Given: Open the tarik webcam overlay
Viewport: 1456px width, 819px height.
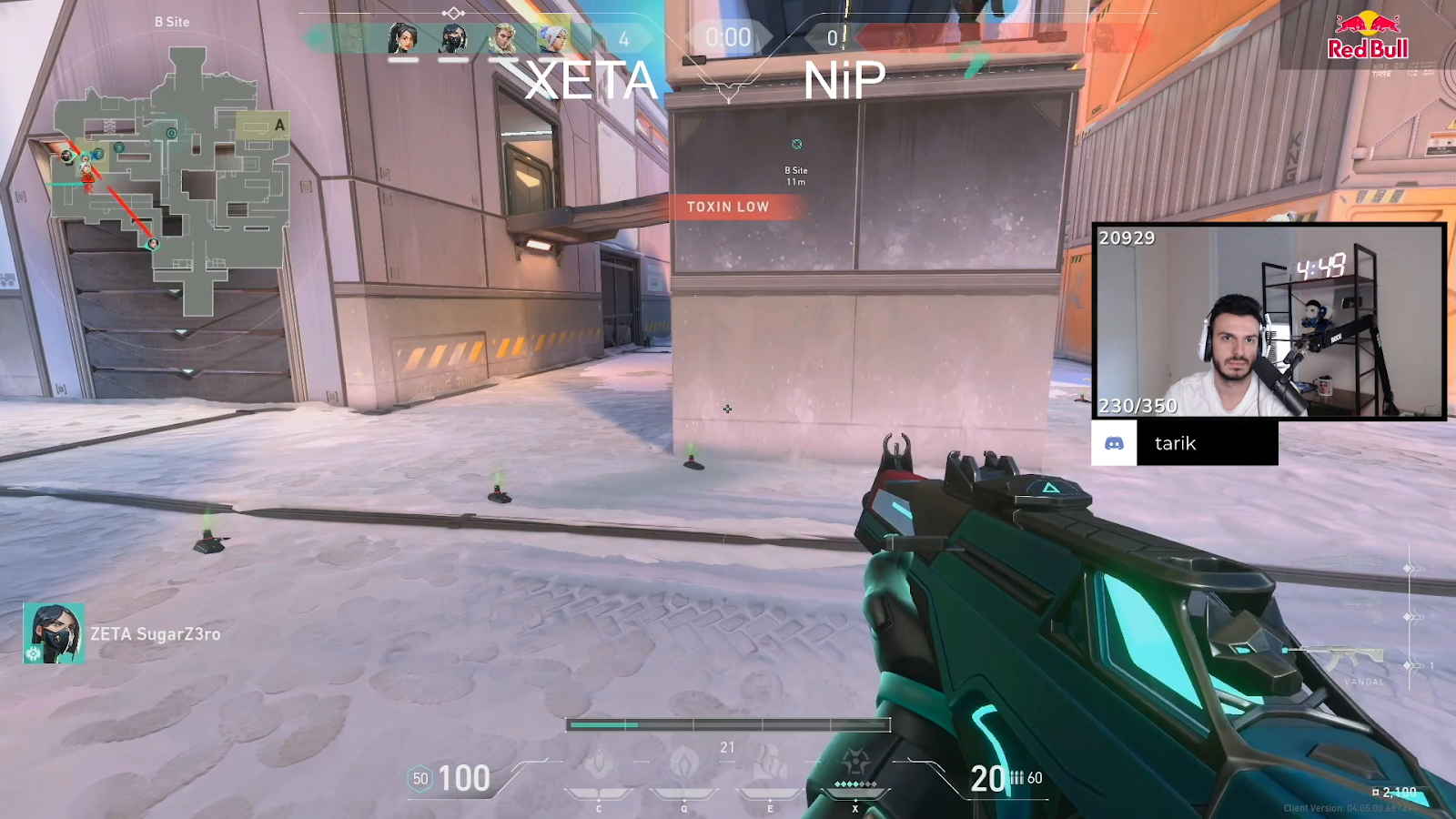Looking at the screenshot, I should click(1269, 321).
